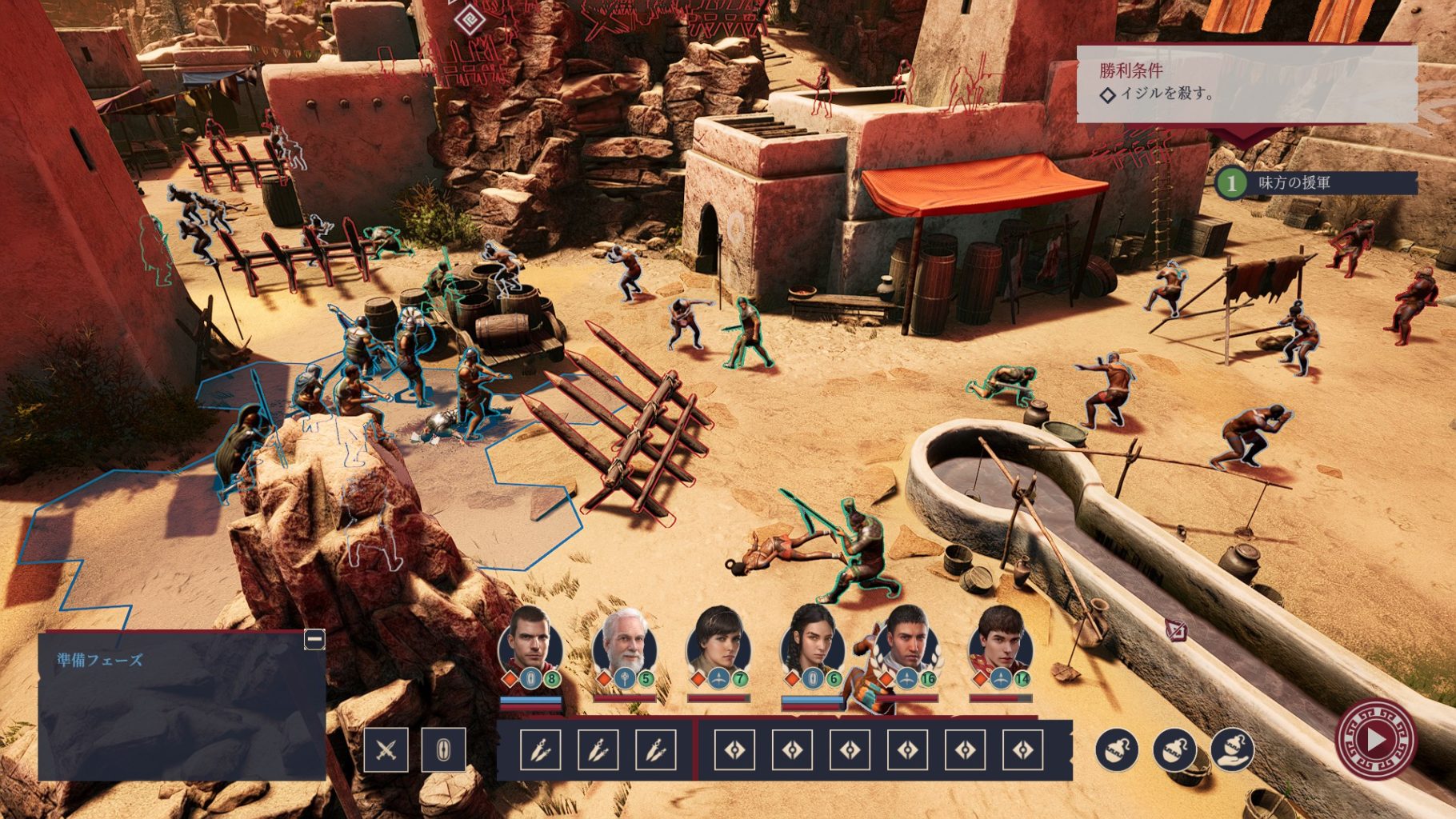Use the hand-holding-flask item icon
Screen dimensions: 1456x819
[1232, 749]
